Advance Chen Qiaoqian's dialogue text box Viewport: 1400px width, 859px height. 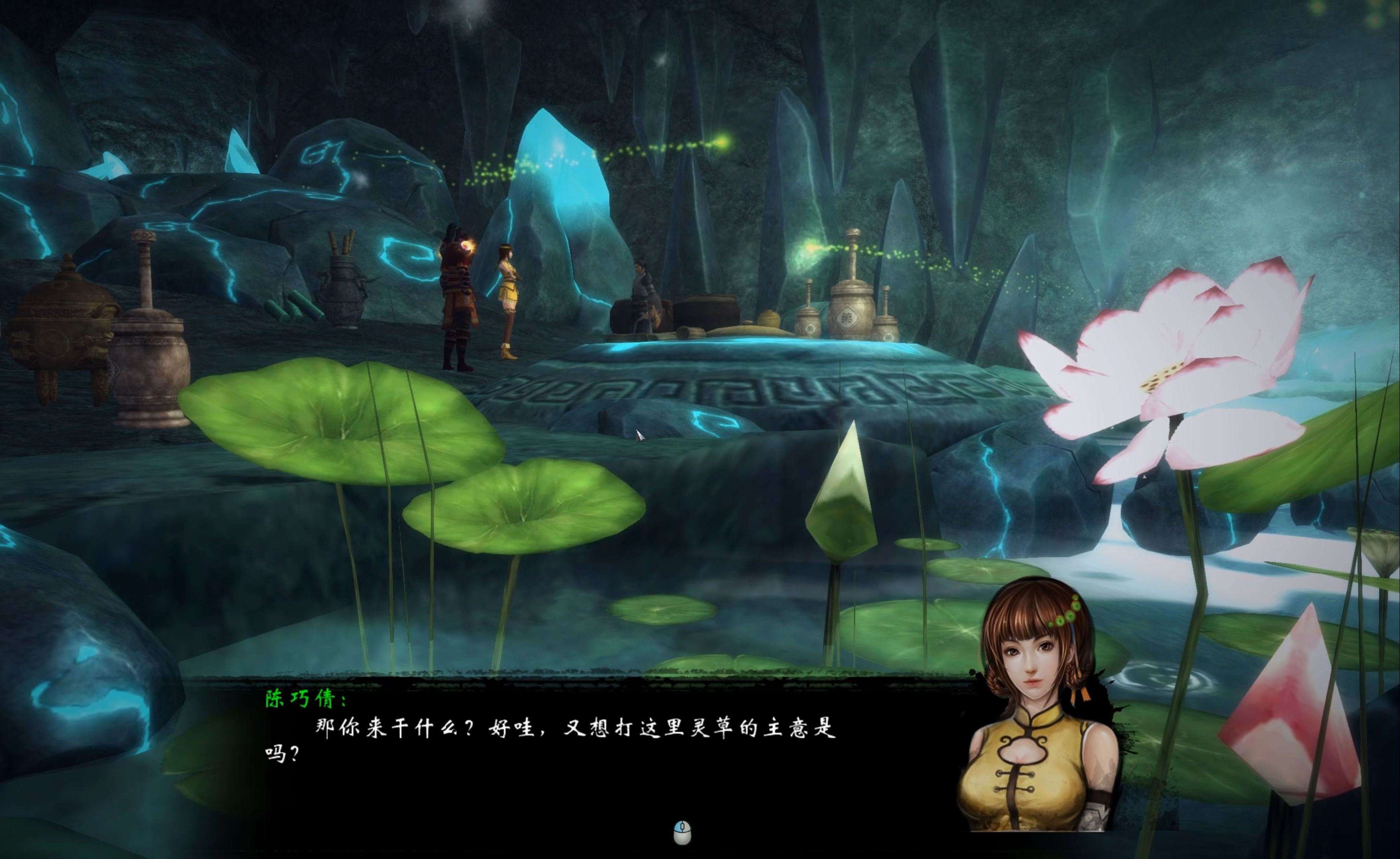pos(682,833)
